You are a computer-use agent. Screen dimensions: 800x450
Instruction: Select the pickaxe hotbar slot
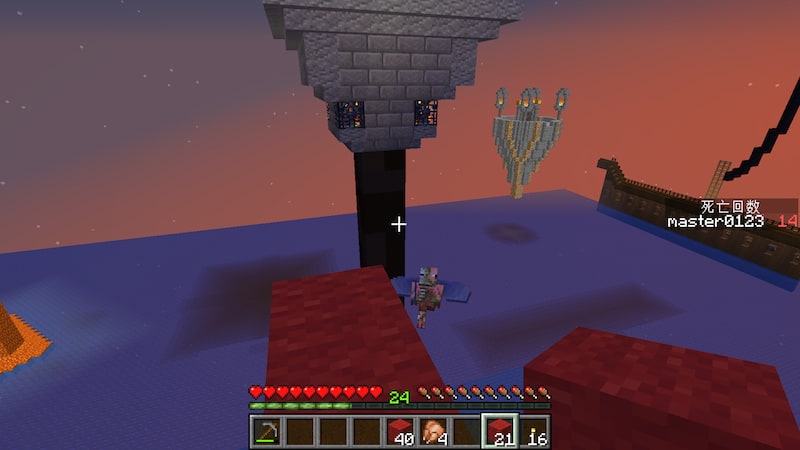(x=266, y=431)
